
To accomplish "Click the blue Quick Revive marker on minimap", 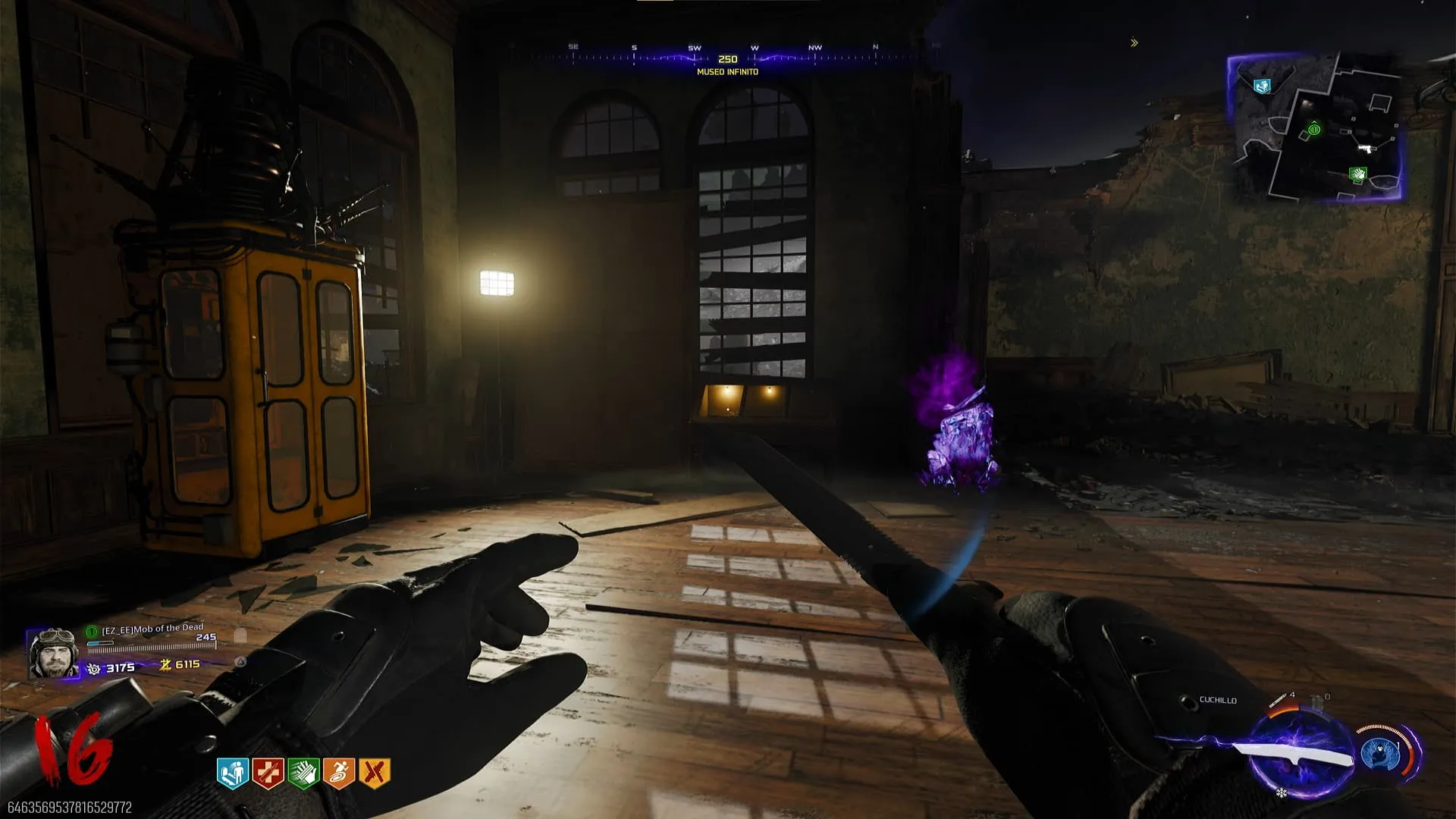I will [1261, 86].
